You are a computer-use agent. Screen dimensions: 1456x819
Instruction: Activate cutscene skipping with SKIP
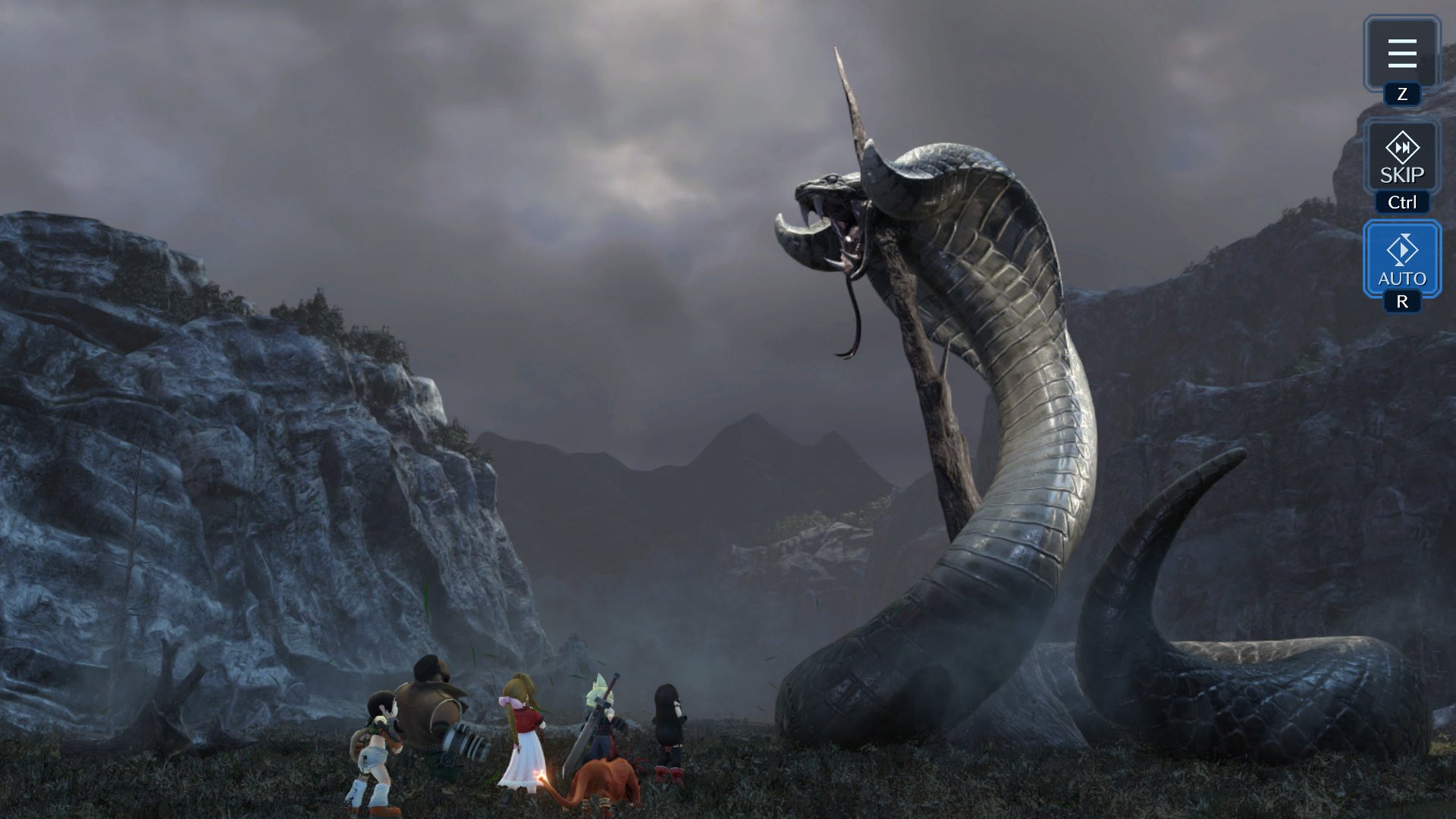1402,160
